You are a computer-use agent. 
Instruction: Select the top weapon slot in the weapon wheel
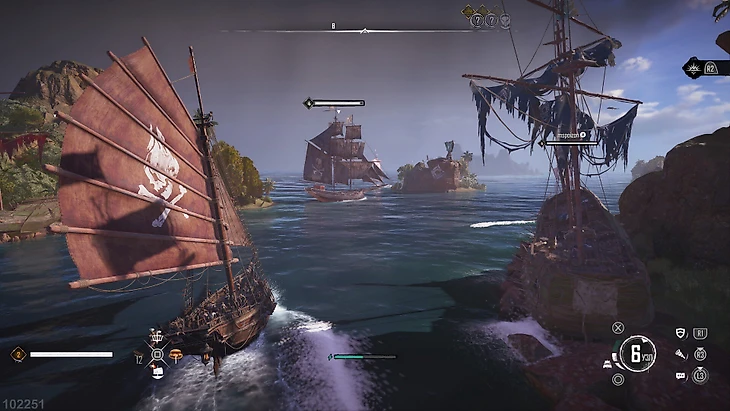[157, 337]
